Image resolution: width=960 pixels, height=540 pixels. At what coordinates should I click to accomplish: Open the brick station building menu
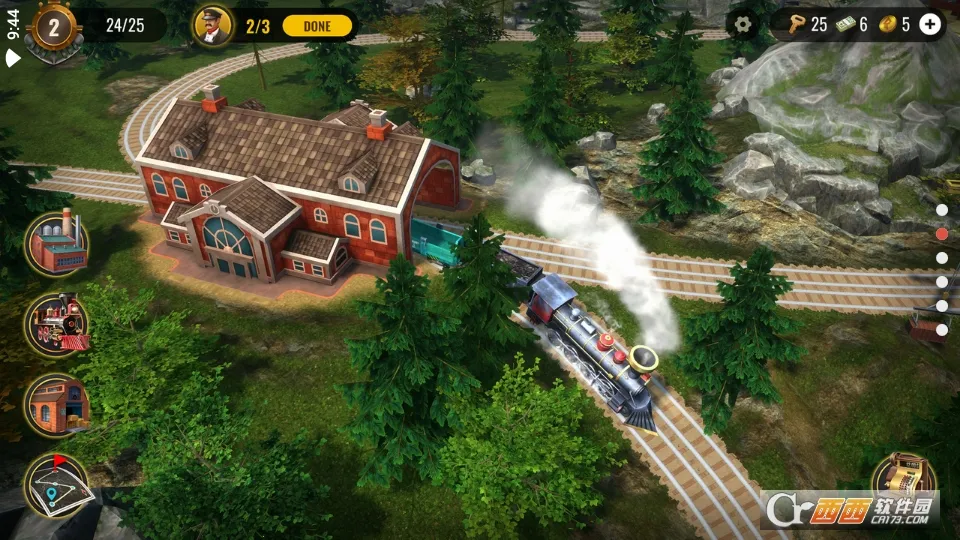(x=57, y=405)
